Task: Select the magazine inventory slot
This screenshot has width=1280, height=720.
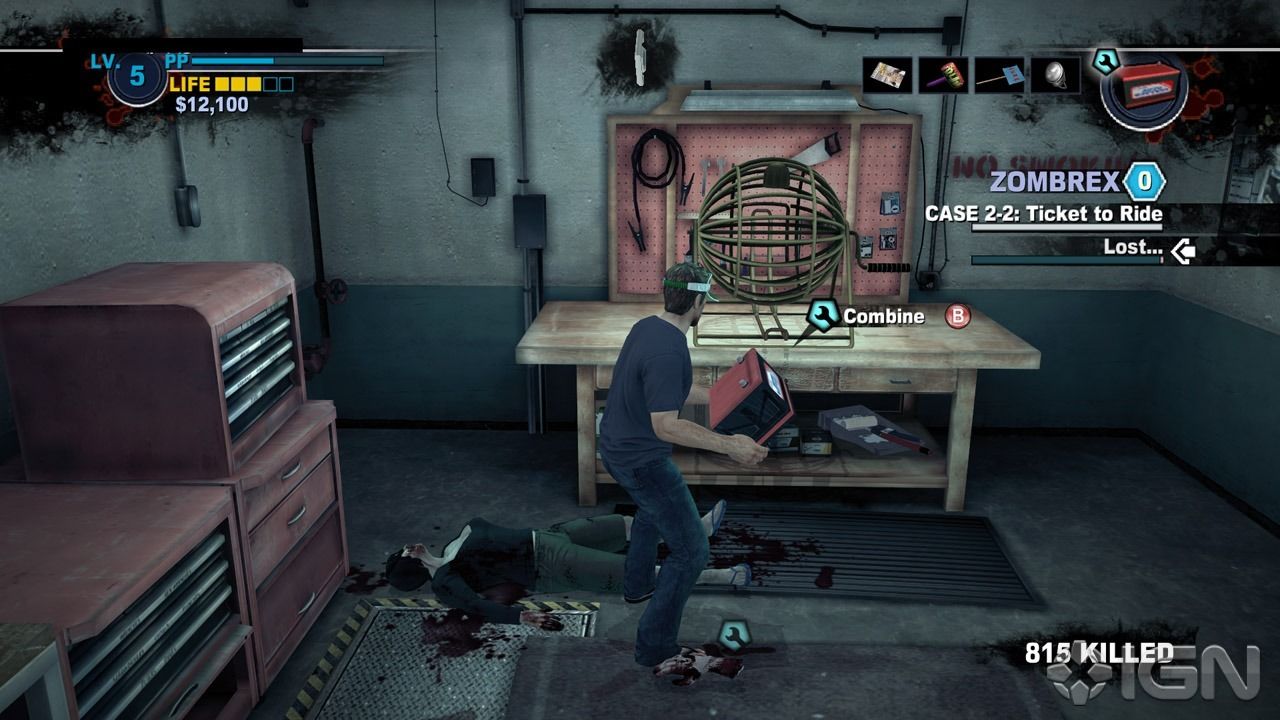Action: tap(887, 75)
